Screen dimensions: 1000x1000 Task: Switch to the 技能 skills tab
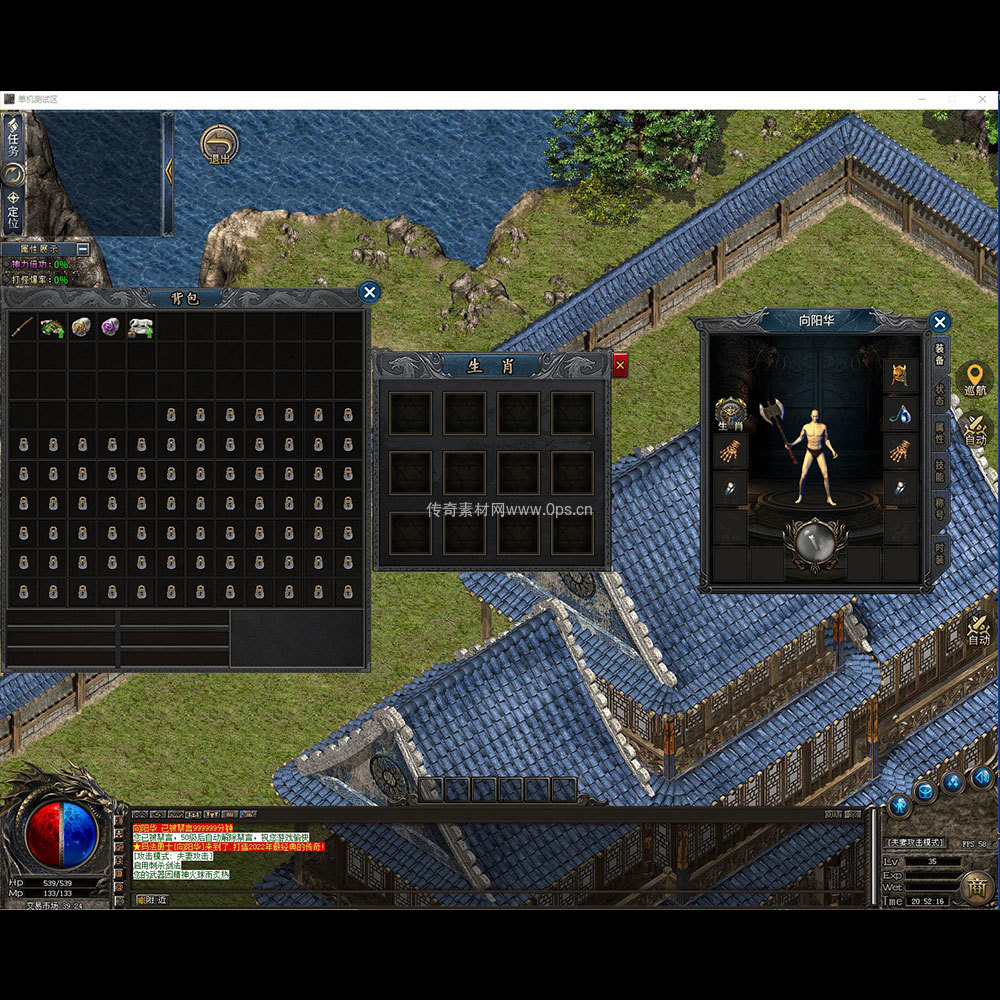coord(940,471)
